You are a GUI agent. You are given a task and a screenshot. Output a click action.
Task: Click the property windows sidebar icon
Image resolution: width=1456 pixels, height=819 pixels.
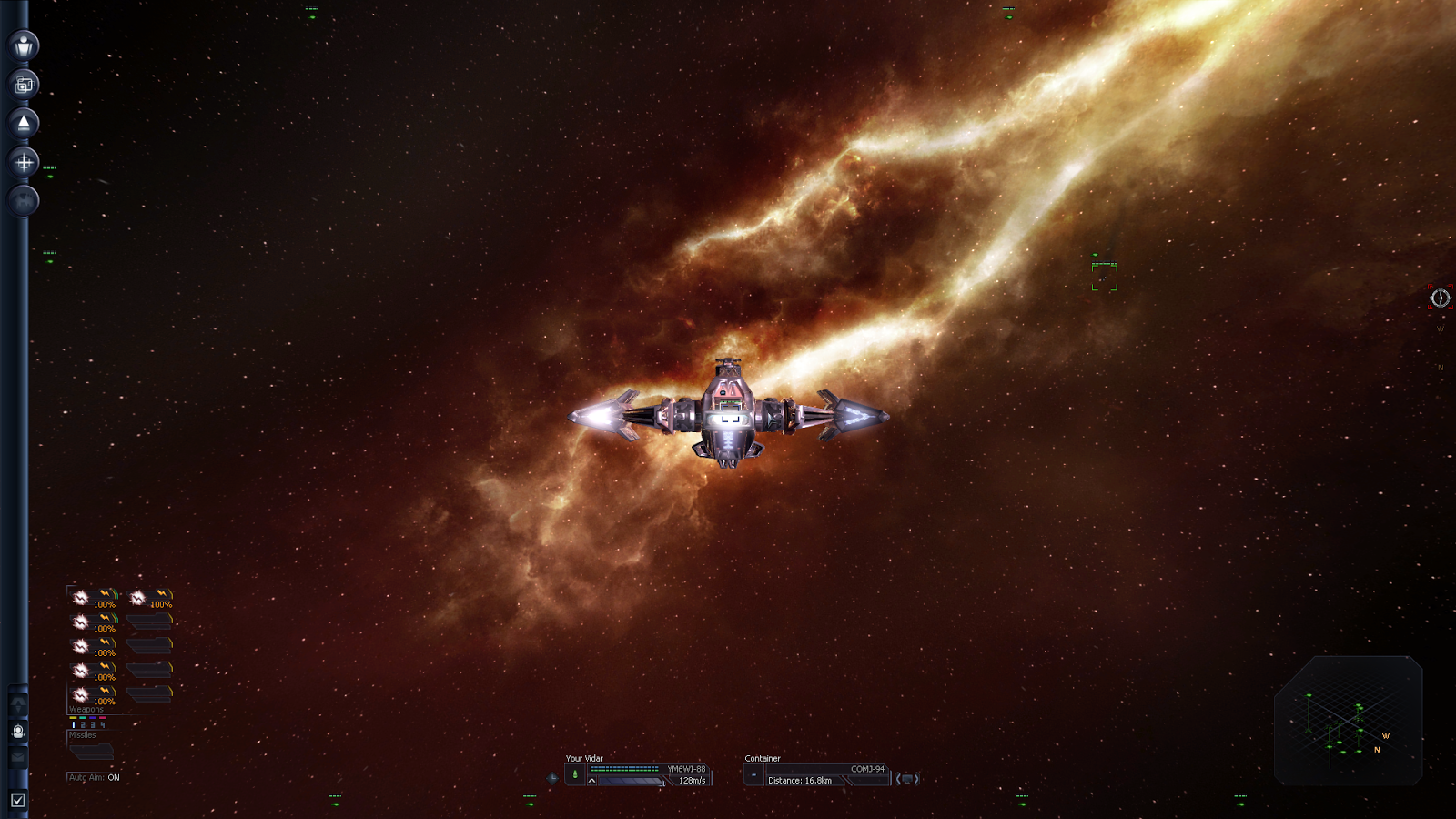coord(24,85)
